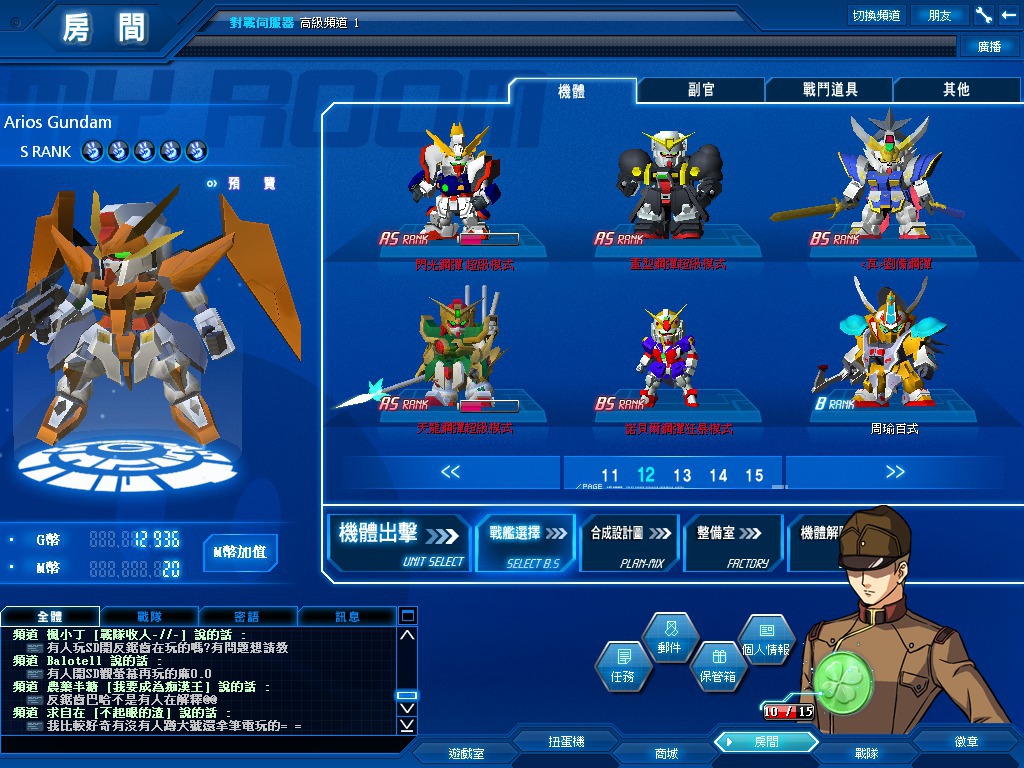
Task: Show next unit pages with >> arrow
Action: 894,472
